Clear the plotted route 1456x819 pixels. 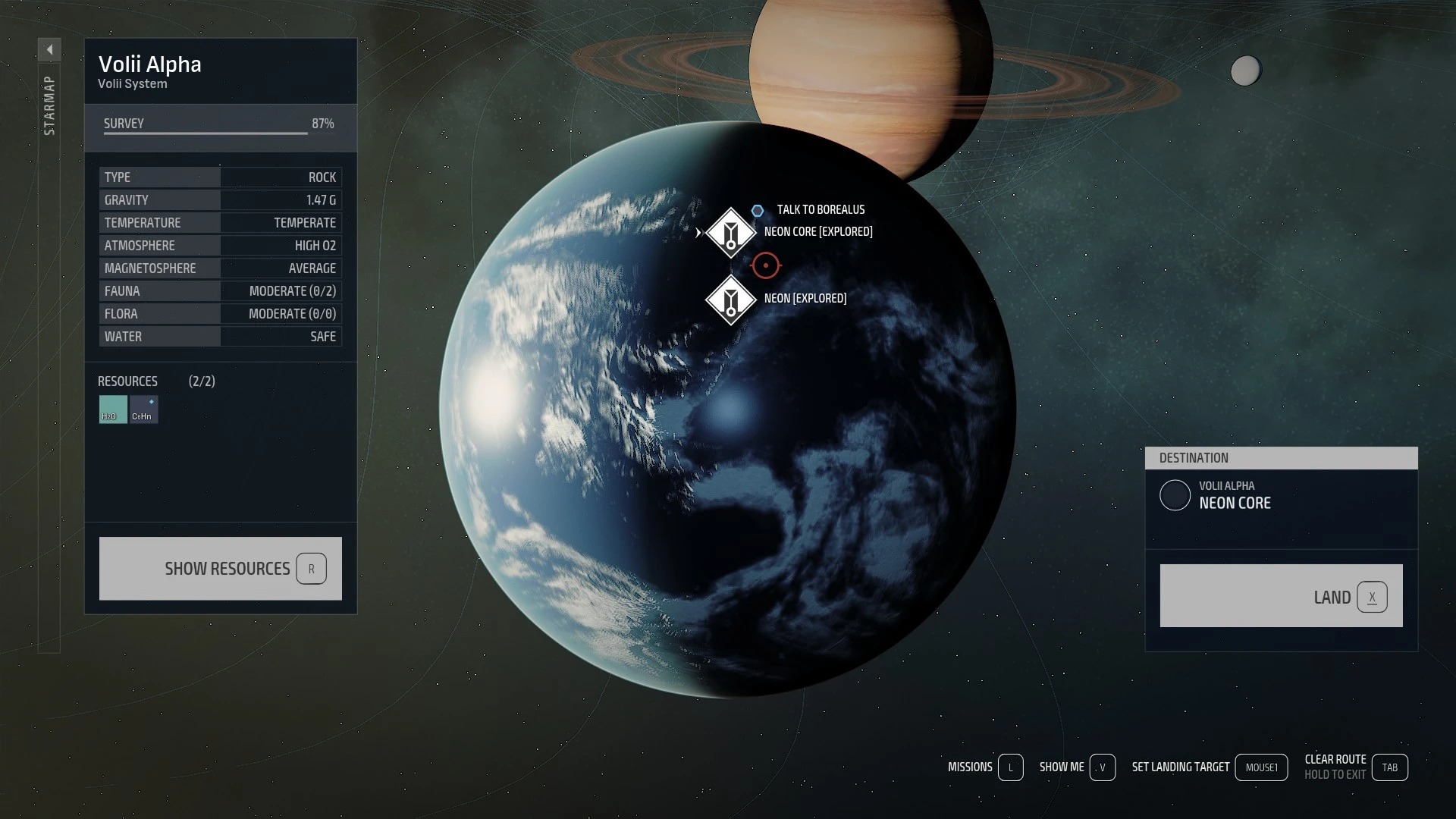click(1389, 767)
